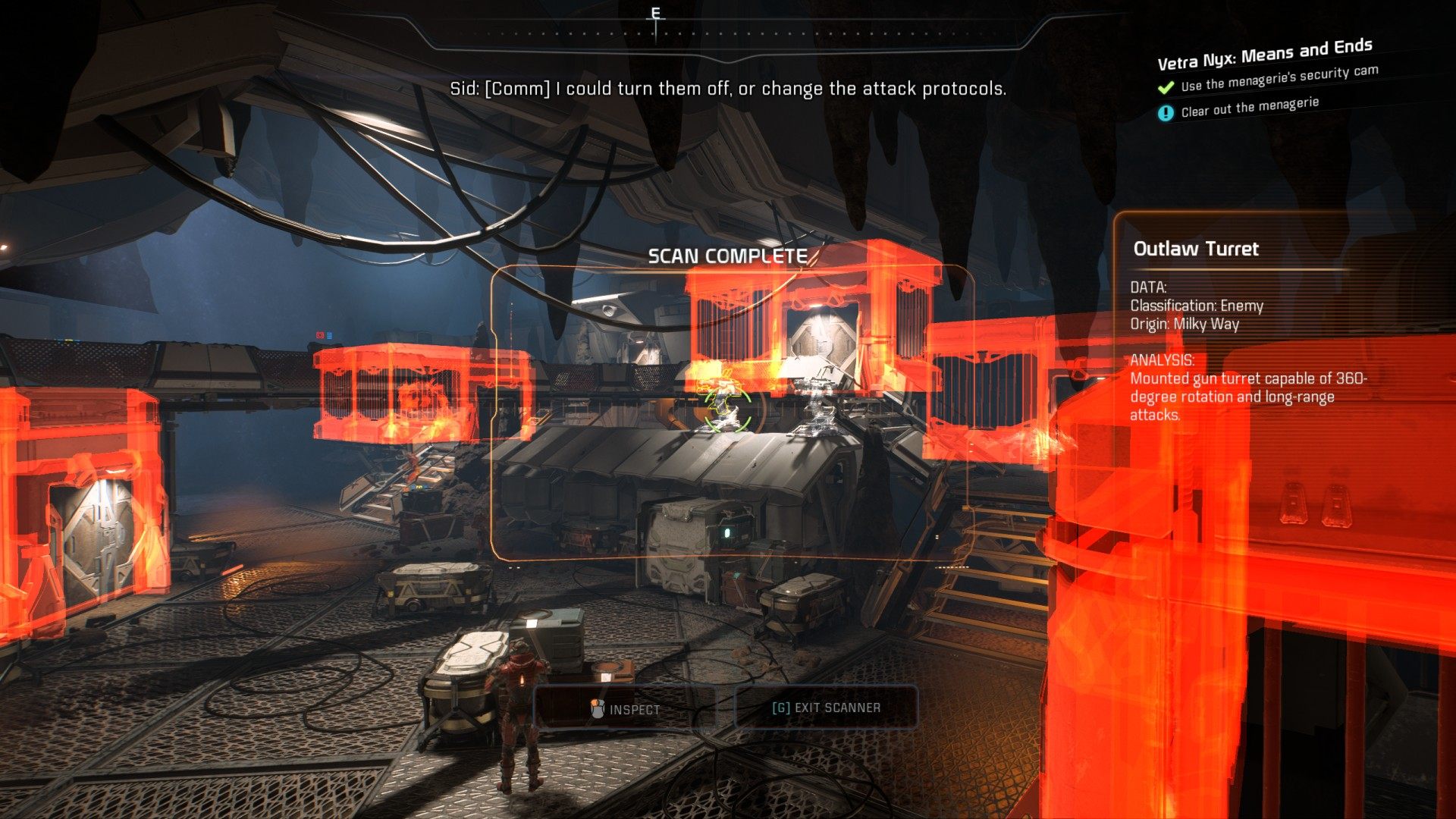Select the Vetra Nyx: Means and Ends quest title
1456x819 pixels.
[1264, 53]
